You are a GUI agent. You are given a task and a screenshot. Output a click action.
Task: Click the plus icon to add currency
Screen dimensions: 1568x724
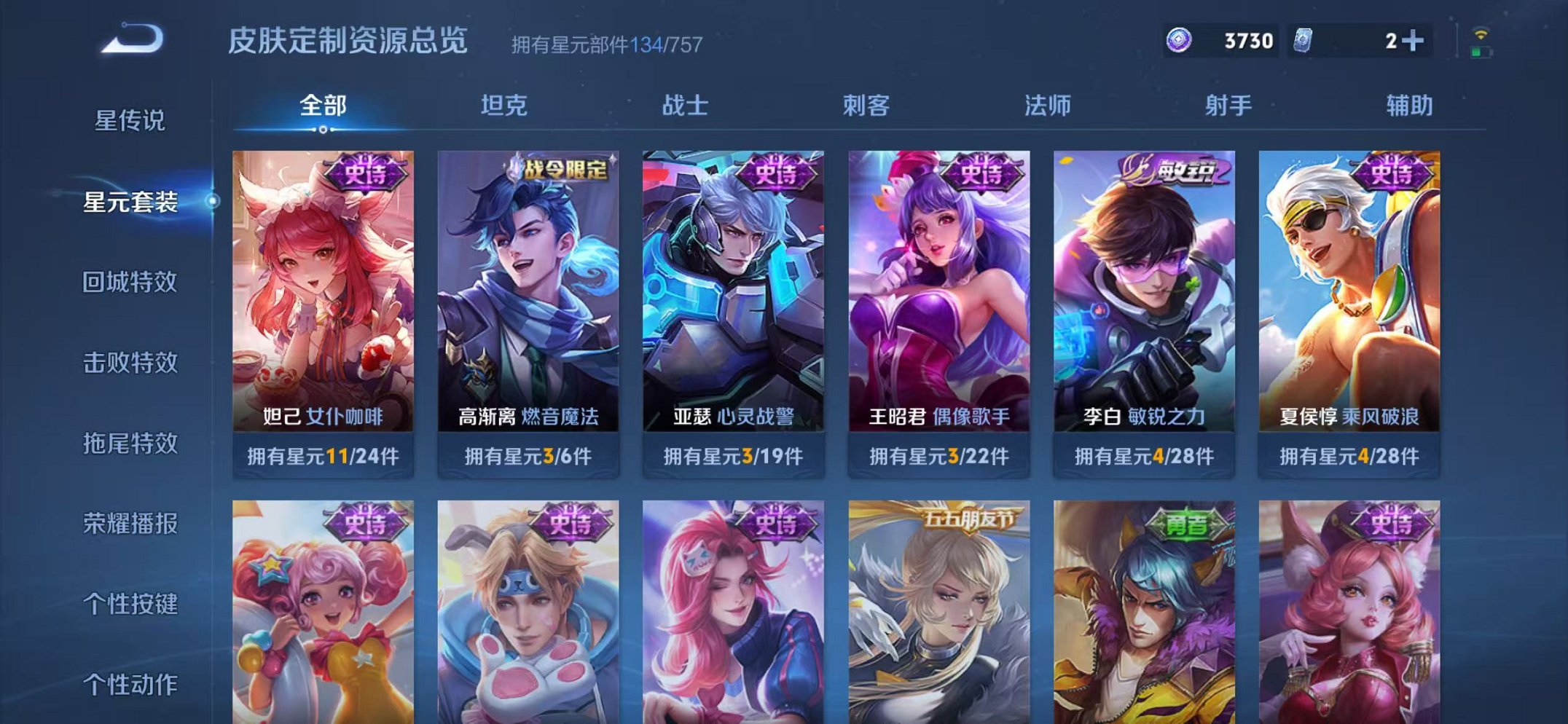click(1414, 41)
